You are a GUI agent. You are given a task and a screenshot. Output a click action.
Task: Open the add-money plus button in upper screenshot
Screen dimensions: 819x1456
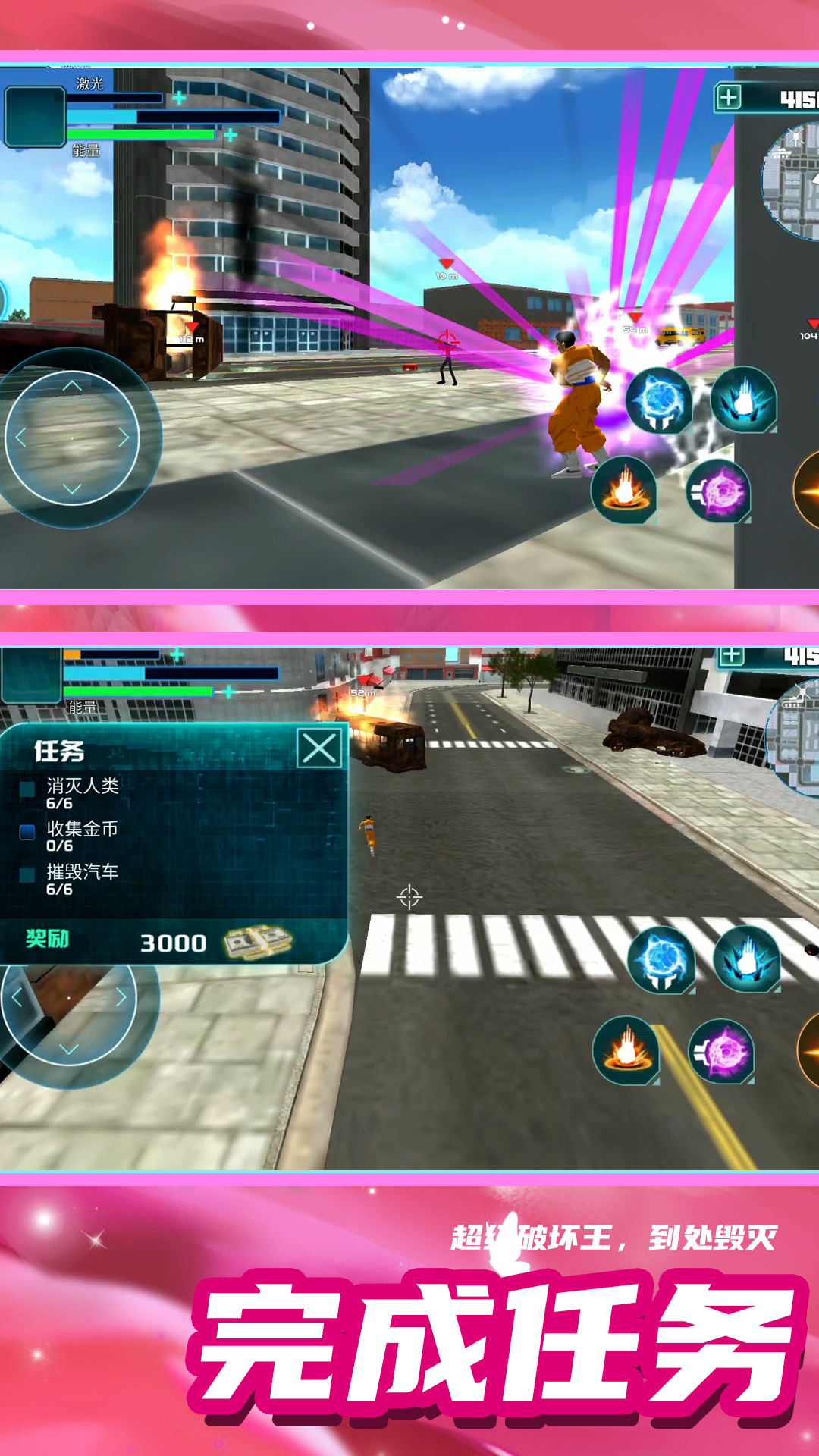pyautogui.click(x=728, y=98)
